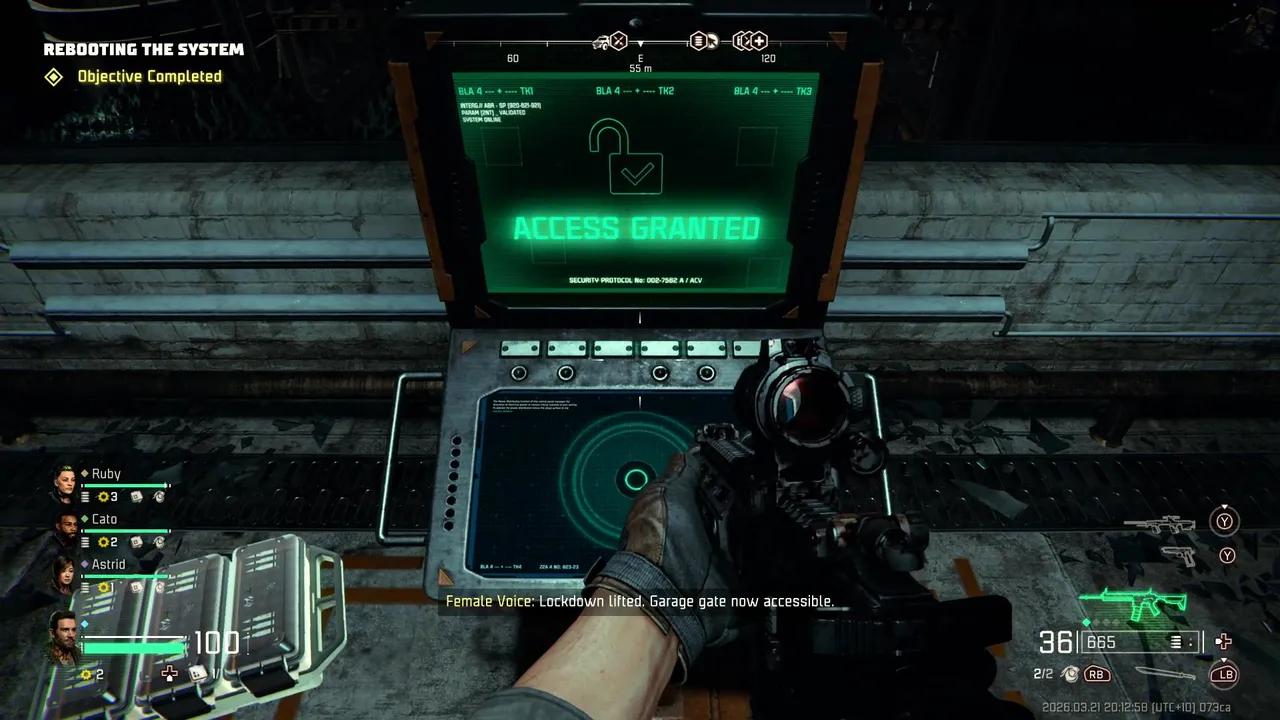Click the crossed-tools hexagon marker beside the vehicle

tap(619, 41)
